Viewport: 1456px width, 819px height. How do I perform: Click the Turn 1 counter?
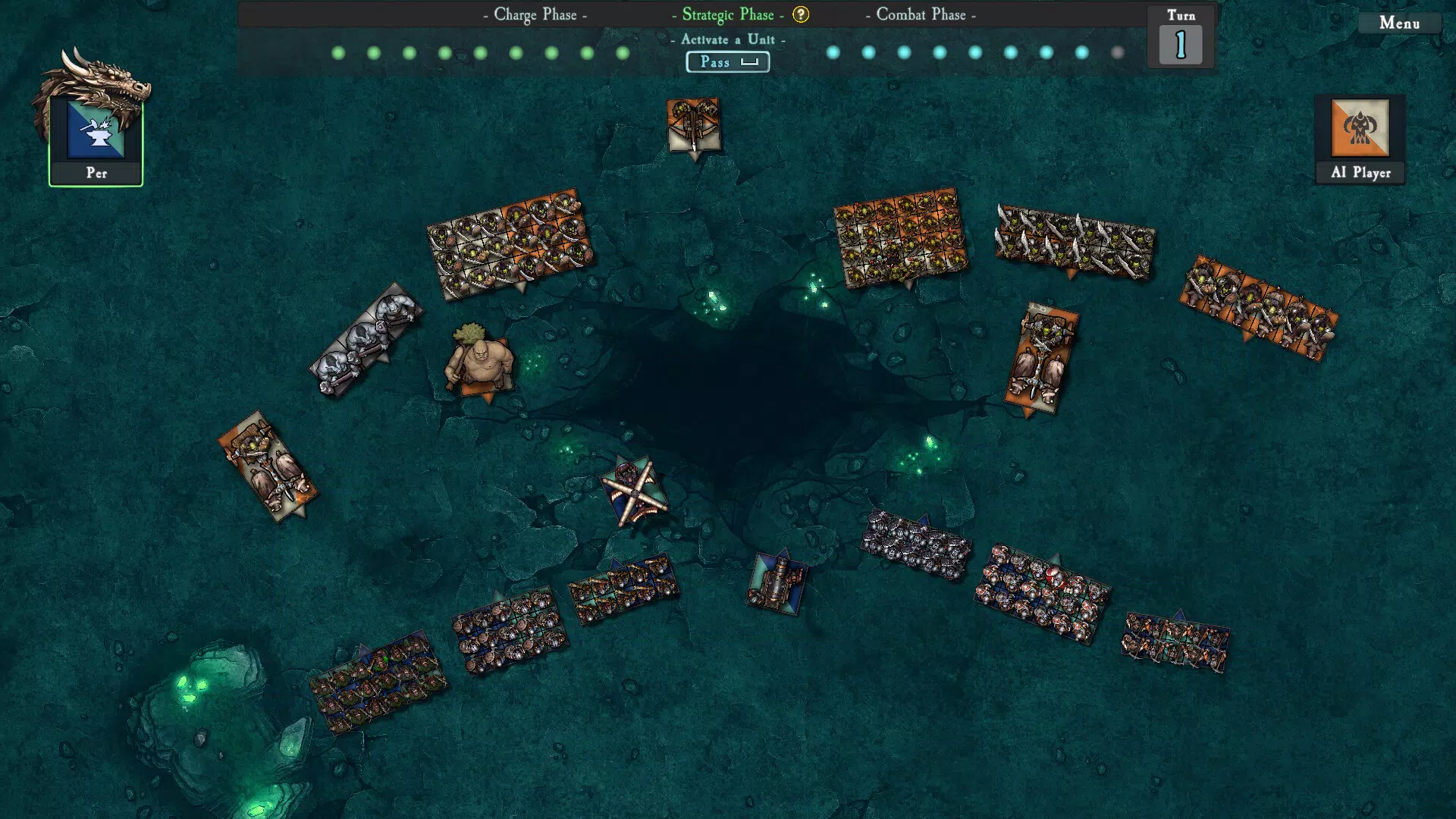pyautogui.click(x=1179, y=42)
